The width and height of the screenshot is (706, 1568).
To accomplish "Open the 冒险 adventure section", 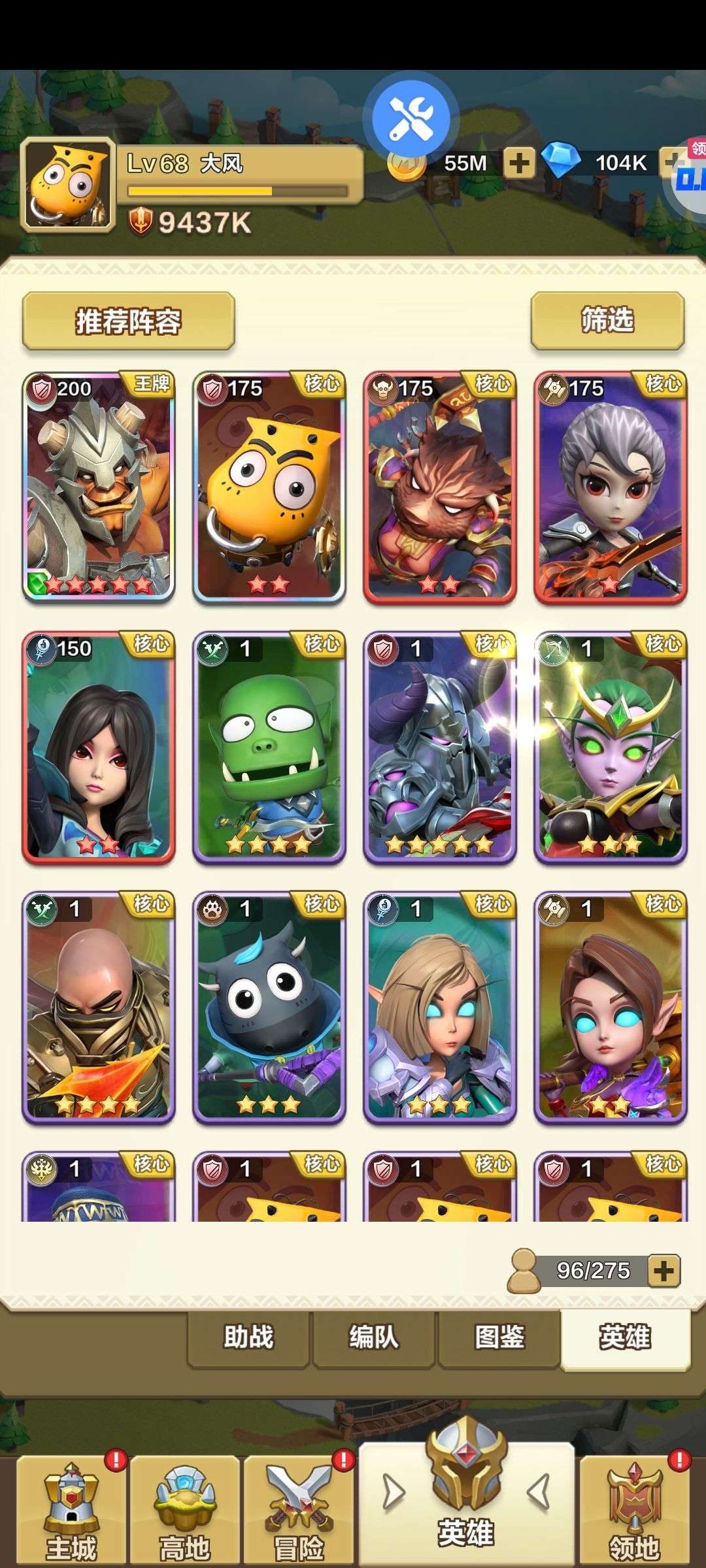I will tap(299, 1511).
